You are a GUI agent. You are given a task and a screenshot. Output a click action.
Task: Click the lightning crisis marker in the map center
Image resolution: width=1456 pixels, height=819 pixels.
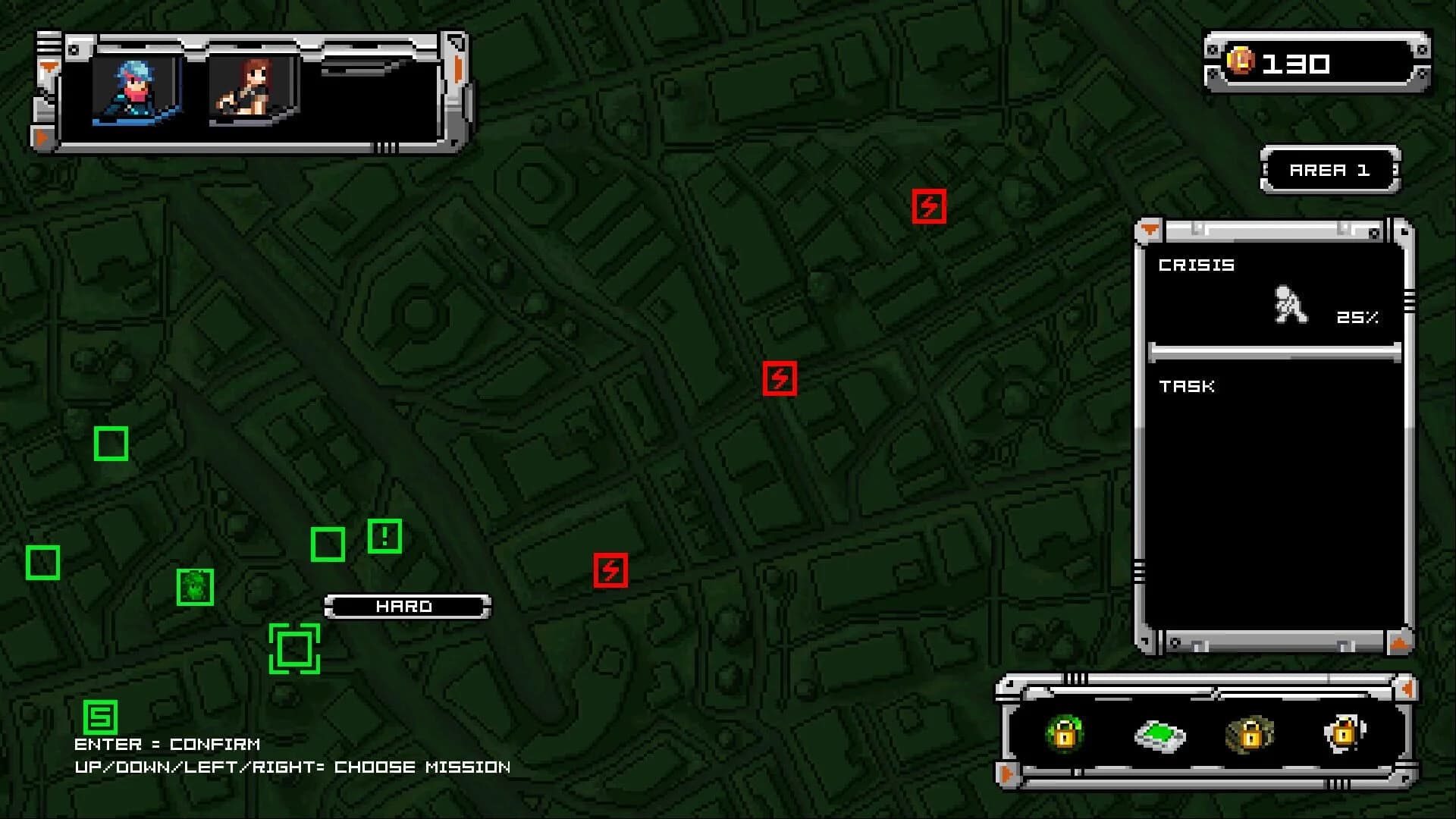coord(780,379)
